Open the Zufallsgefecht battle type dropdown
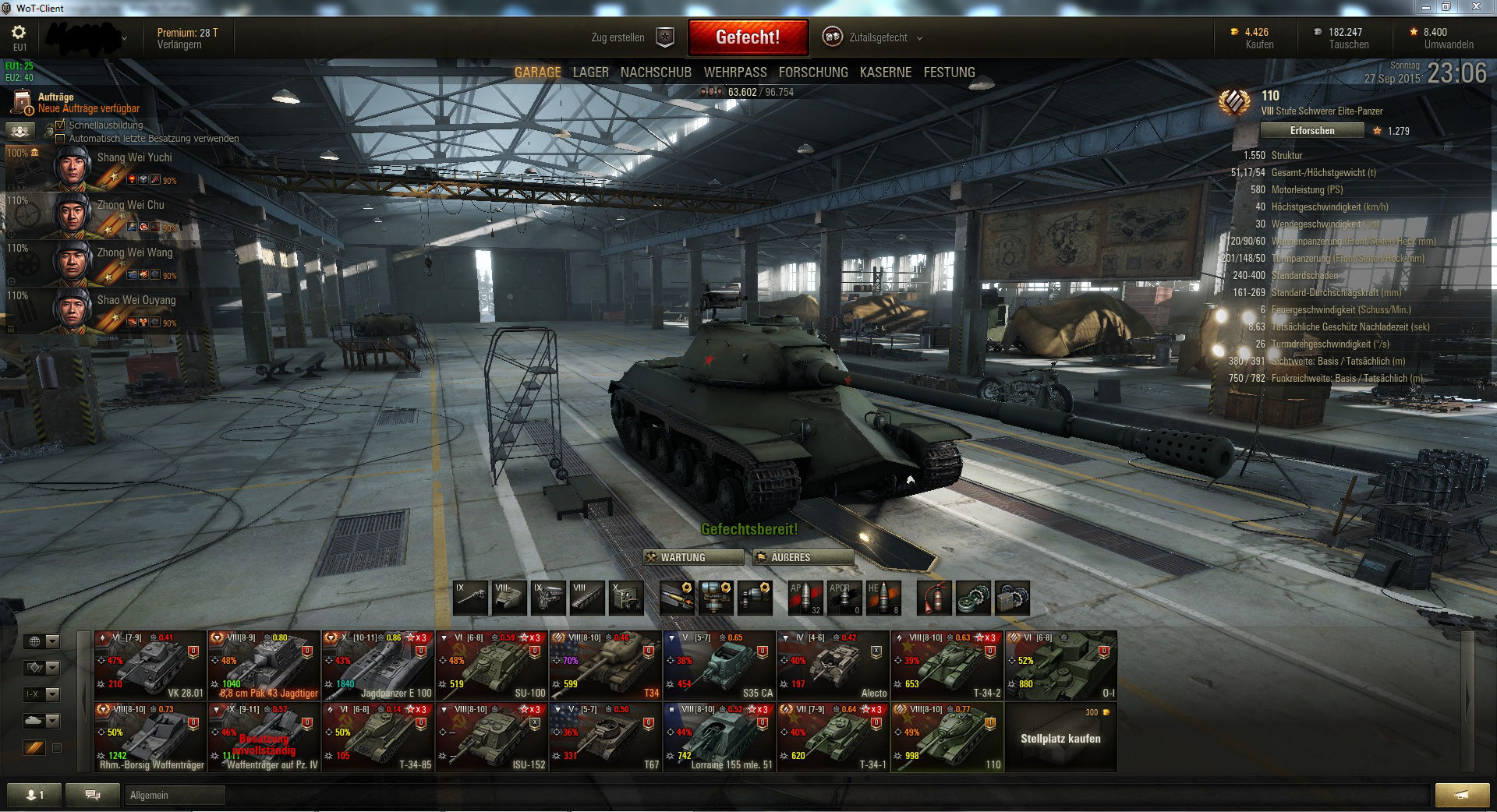The image size is (1497, 812). point(877,37)
